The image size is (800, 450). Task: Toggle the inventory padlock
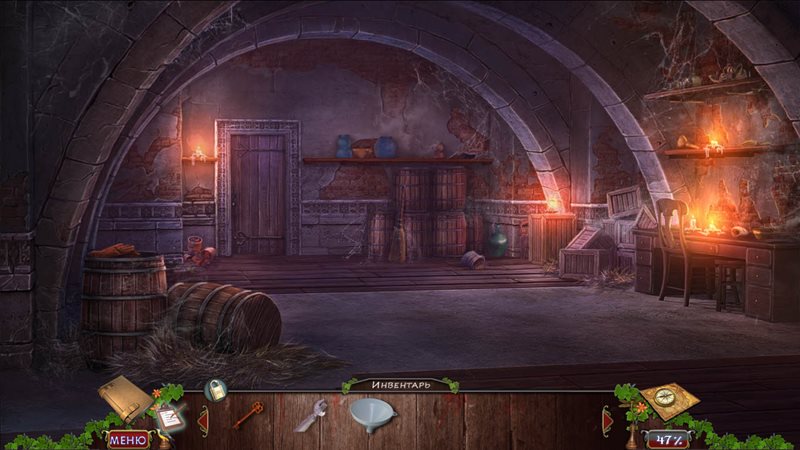point(215,390)
